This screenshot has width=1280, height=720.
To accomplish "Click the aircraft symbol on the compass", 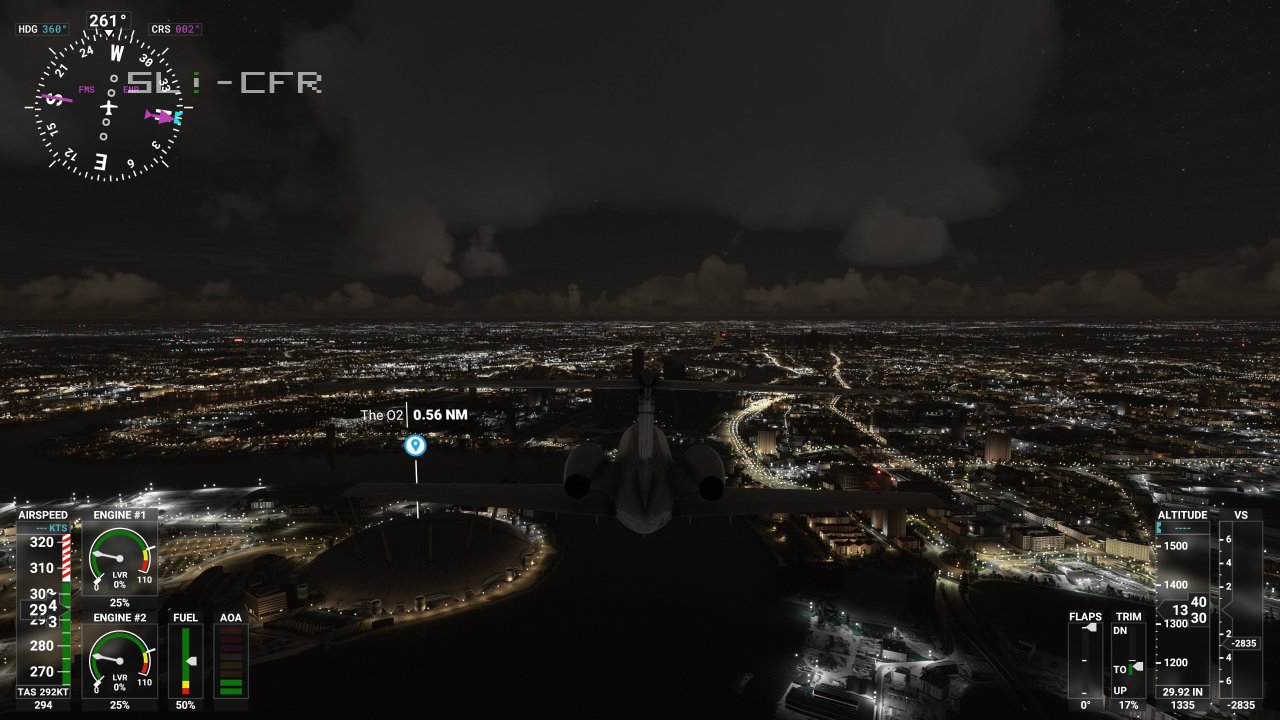I will pyautogui.click(x=110, y=108).
